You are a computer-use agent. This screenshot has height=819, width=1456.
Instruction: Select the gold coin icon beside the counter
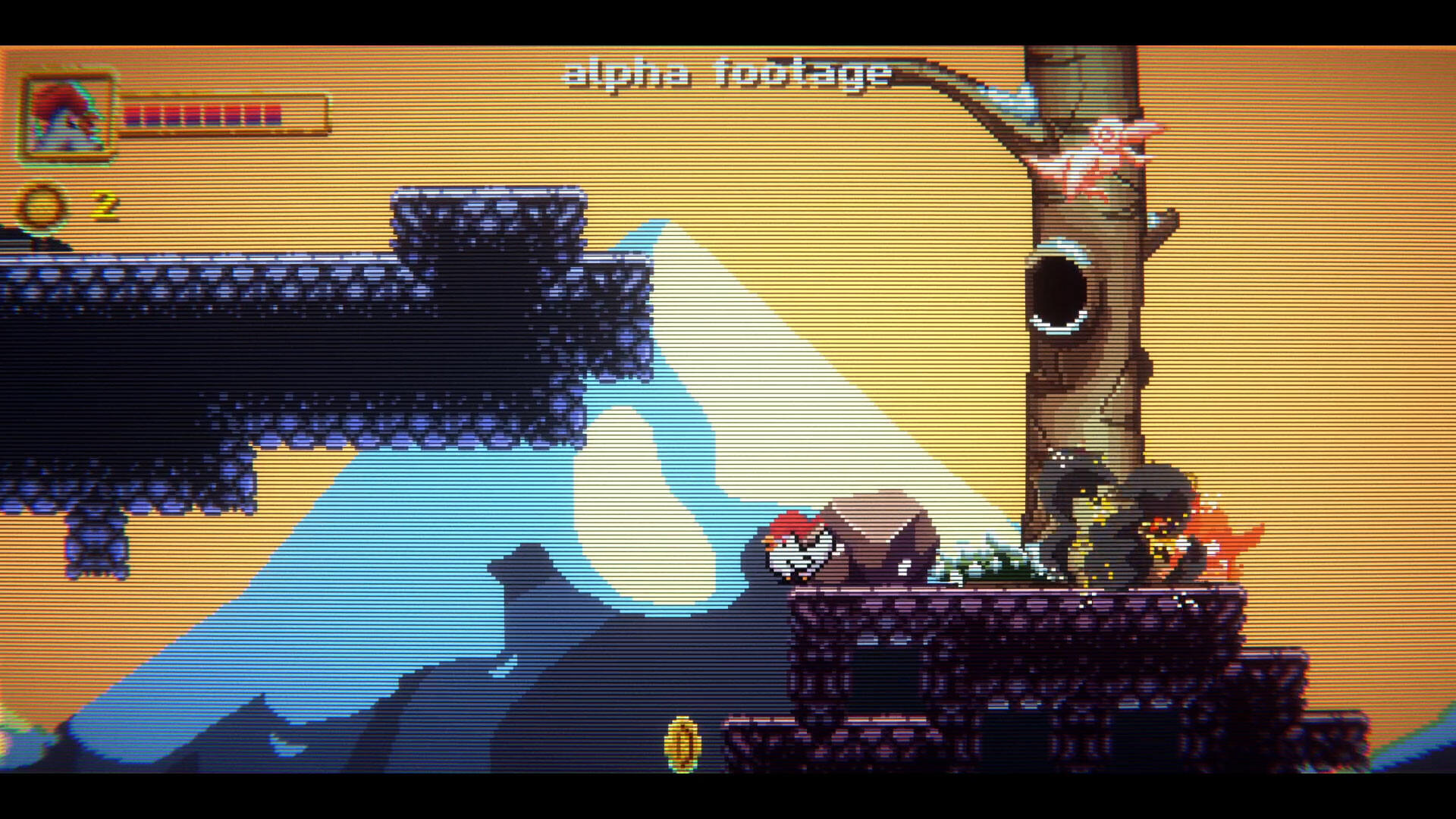click(42, 206)
